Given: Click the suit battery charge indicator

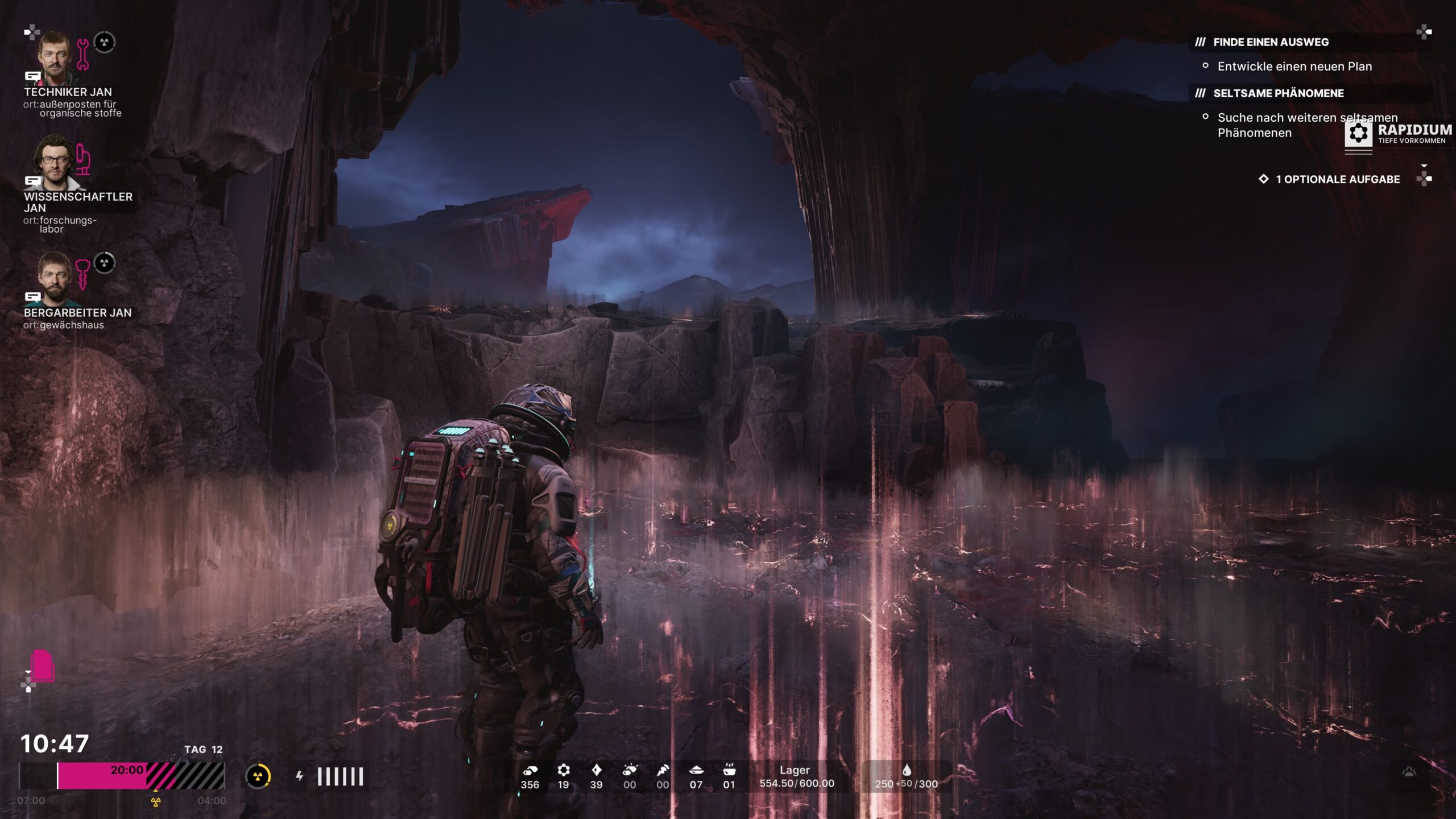Looking at the screenshot, I should tap(340, 776).
